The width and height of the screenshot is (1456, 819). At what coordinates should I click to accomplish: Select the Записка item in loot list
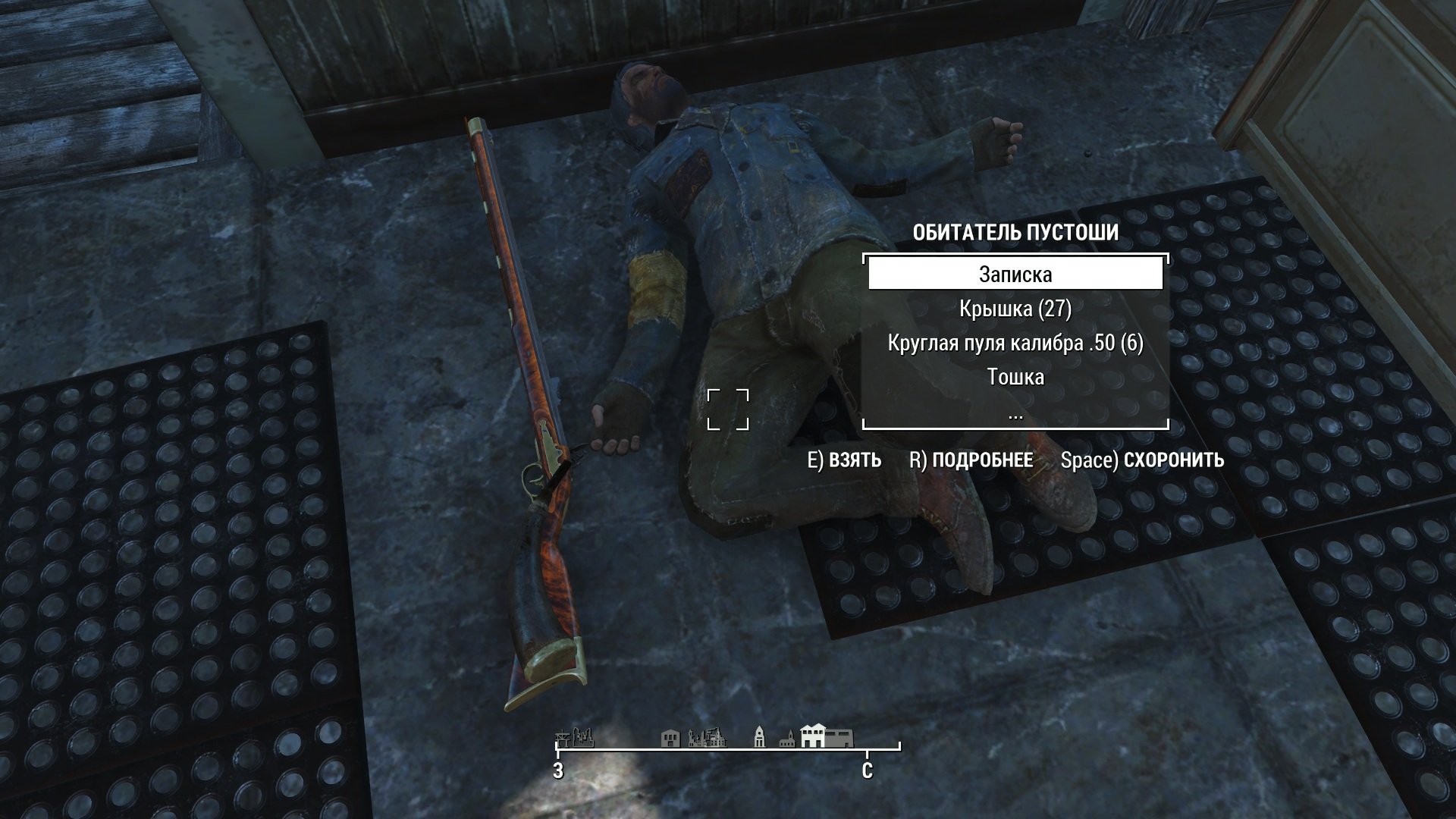(1015, 274)
